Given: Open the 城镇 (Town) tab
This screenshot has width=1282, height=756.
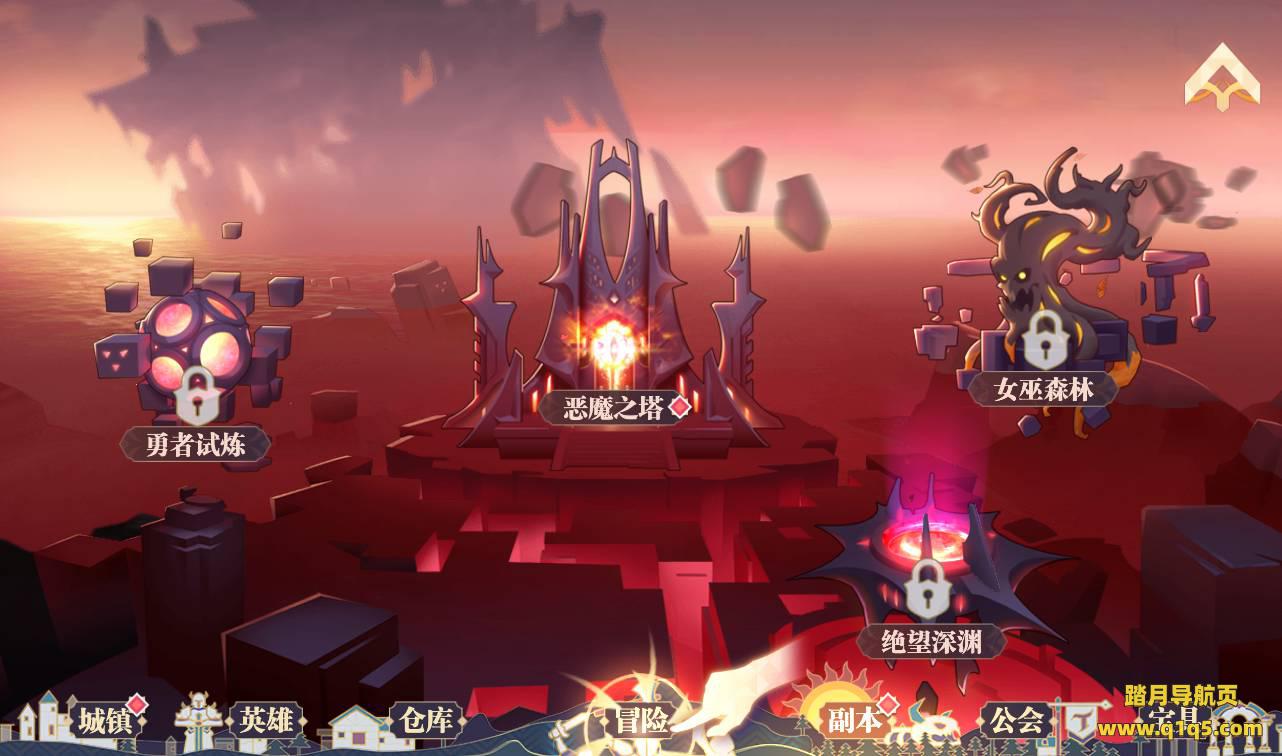Looking at the screenshot, I should (104, 720).
